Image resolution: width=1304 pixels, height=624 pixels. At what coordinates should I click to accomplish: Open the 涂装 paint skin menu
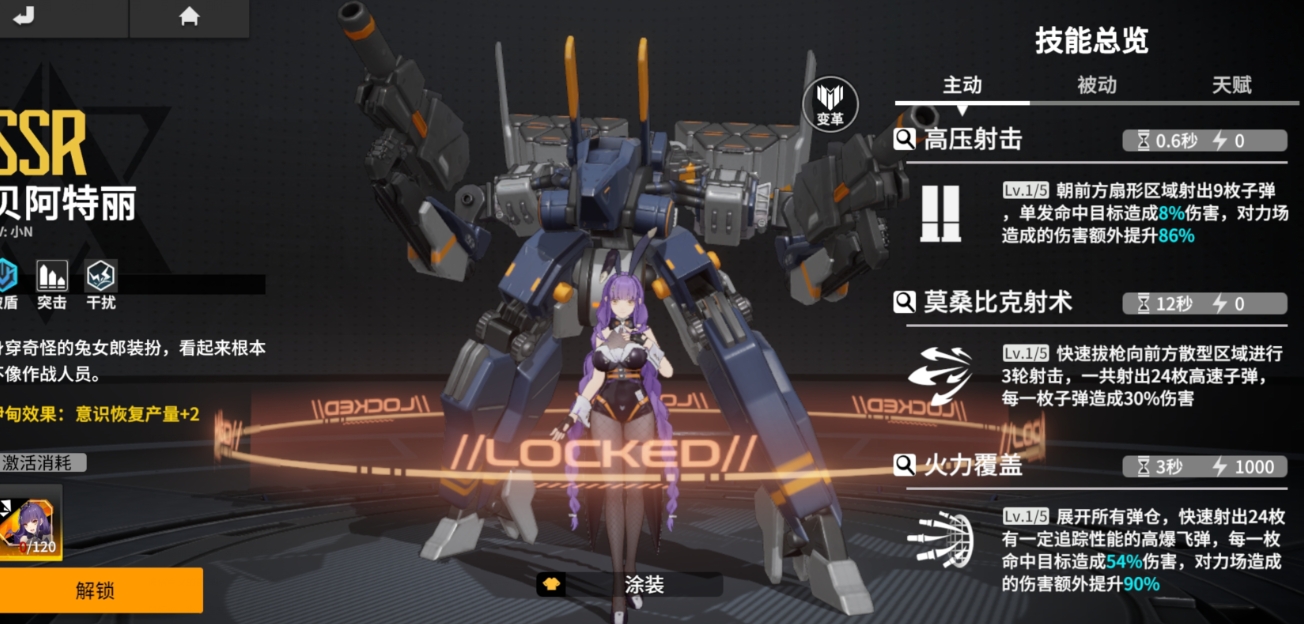click(630, 585)
